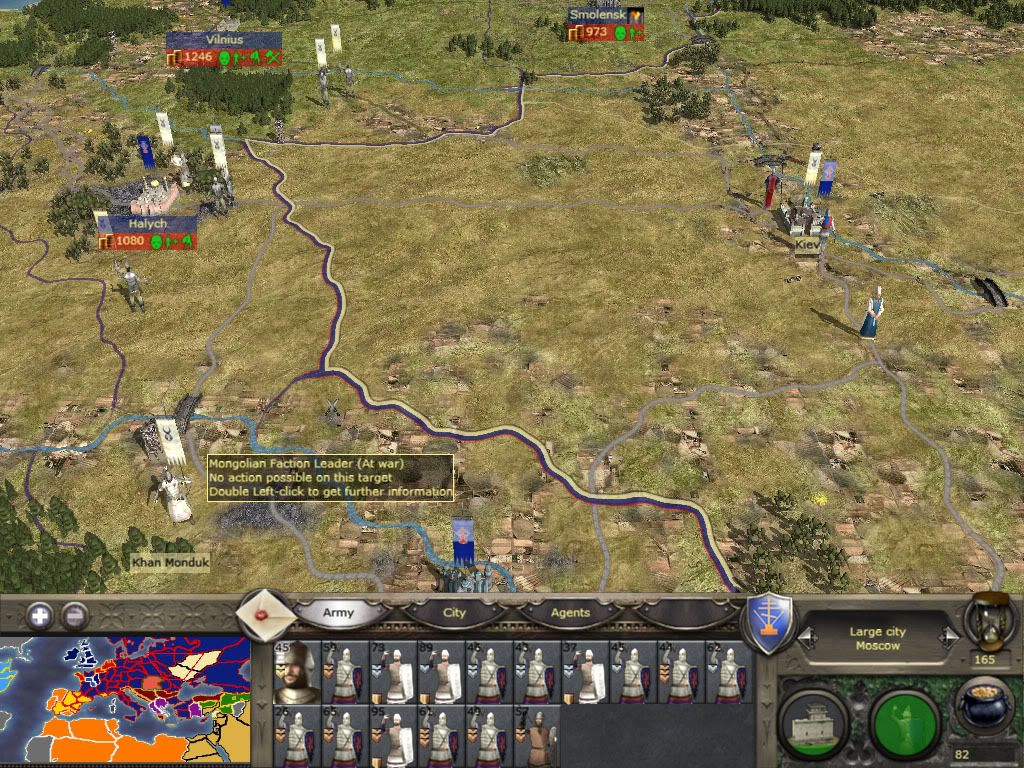The height and width of the screenshot is (768, 1024).
Task: Select the Vilnius settlement label
Action: pyautogui.click(x=224, y=39)
